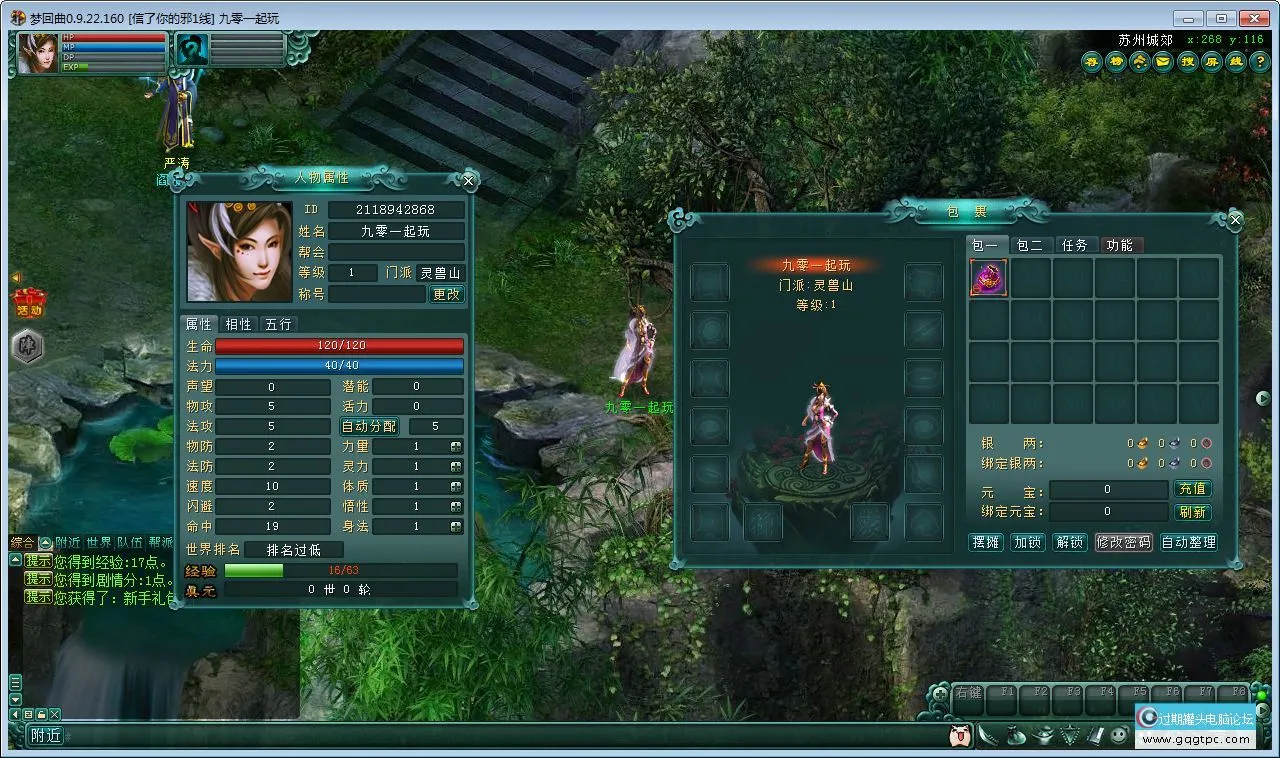Image resolution: width=1280 pixels, height=758 pixels.
Task: Add a point to 力量
Action: point(456,447)
